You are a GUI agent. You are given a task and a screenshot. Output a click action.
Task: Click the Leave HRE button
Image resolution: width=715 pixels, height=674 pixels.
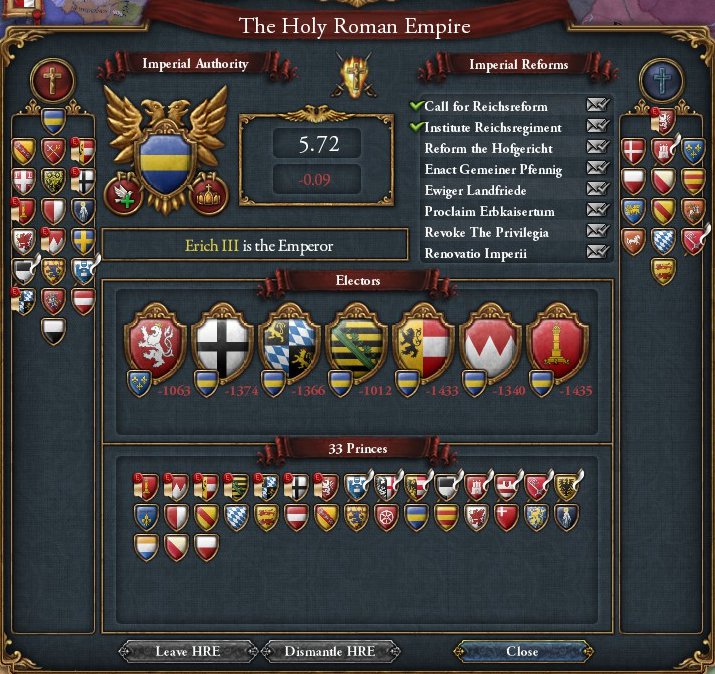tap(187, 651)
